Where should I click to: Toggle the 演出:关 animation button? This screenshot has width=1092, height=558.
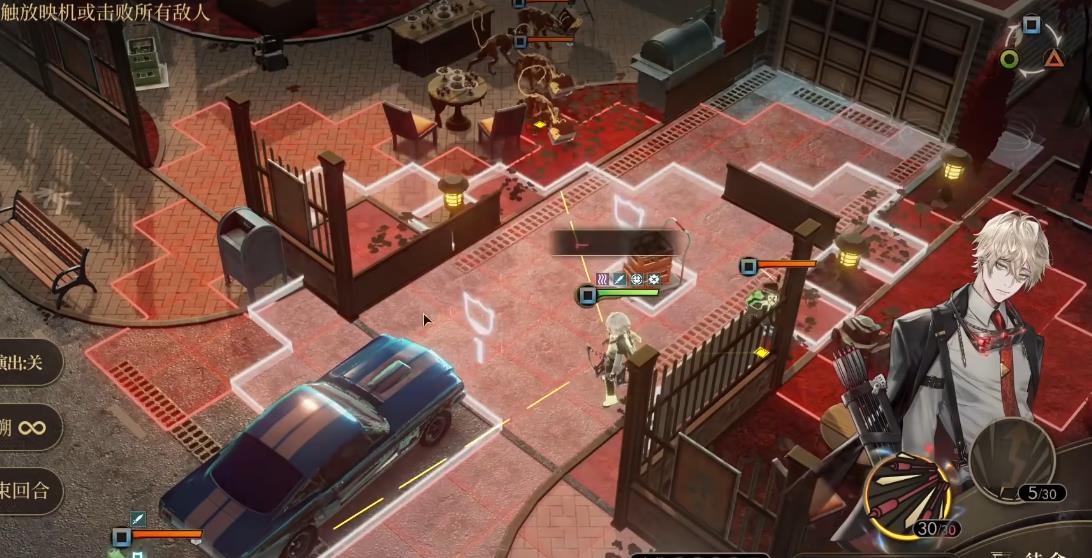[x=28, y=362]
